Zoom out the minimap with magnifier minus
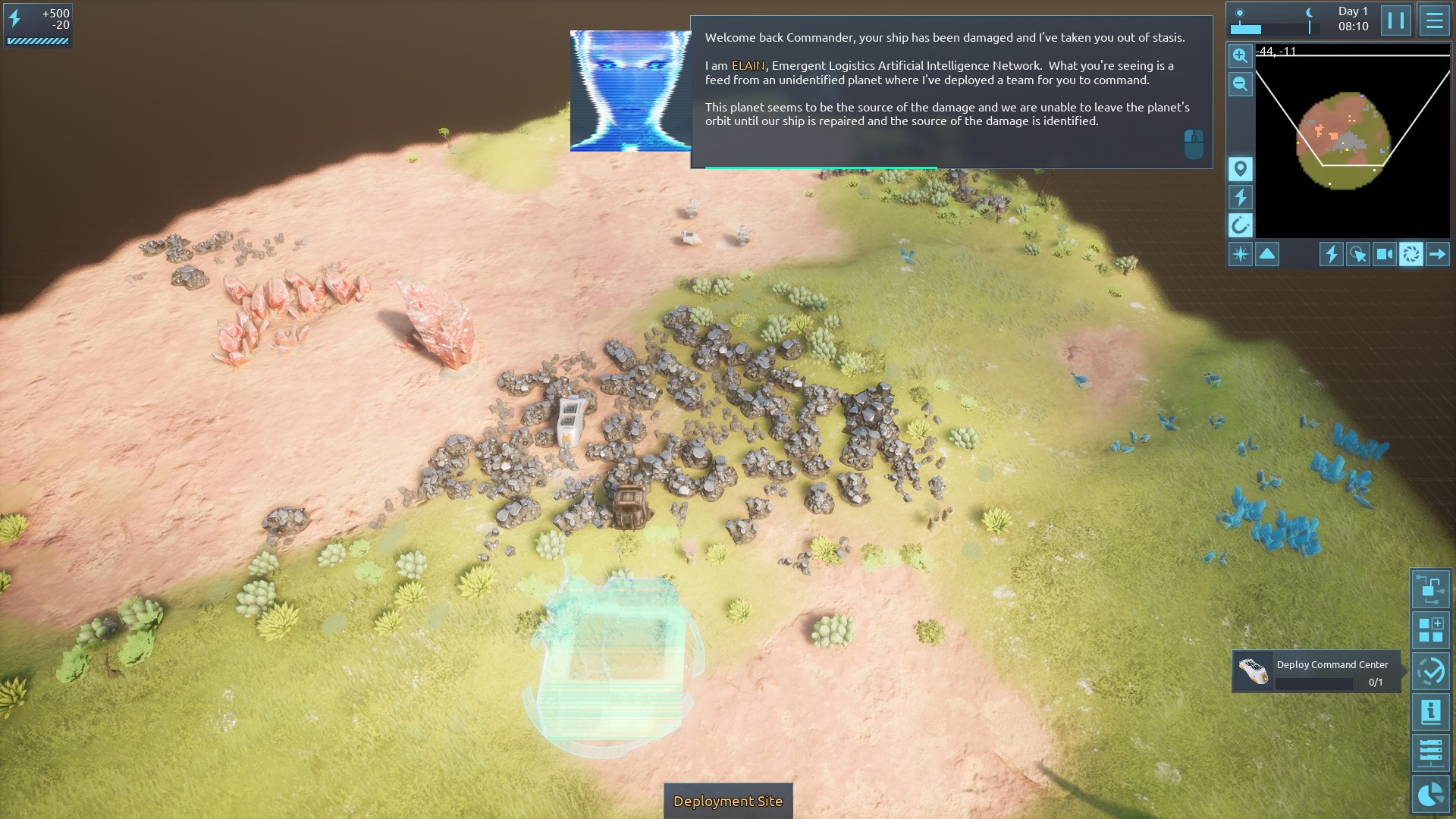The width and height of the screenshot is (1456, 819). [1240, 84]
